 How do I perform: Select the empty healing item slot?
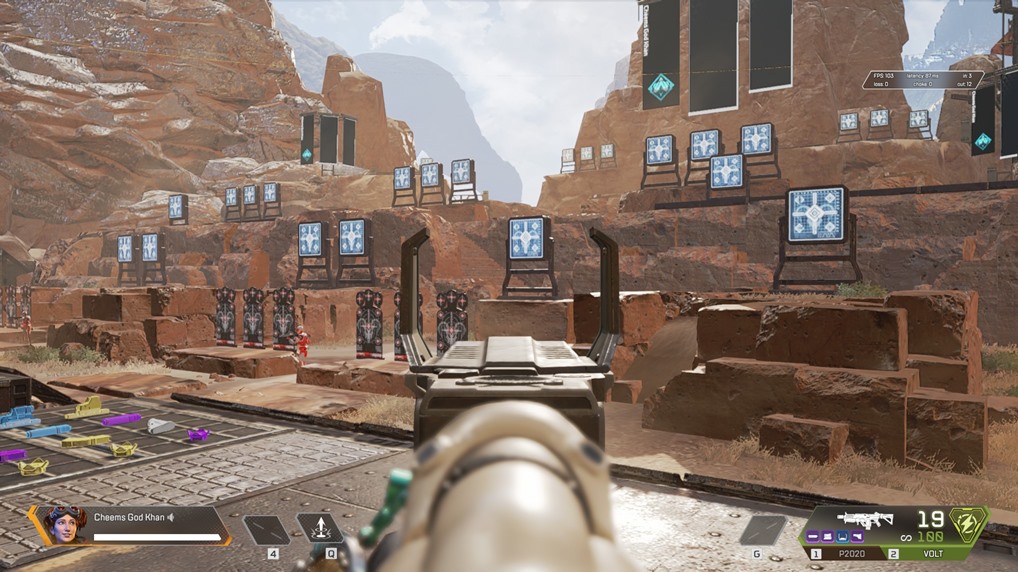tap(266, 529)
